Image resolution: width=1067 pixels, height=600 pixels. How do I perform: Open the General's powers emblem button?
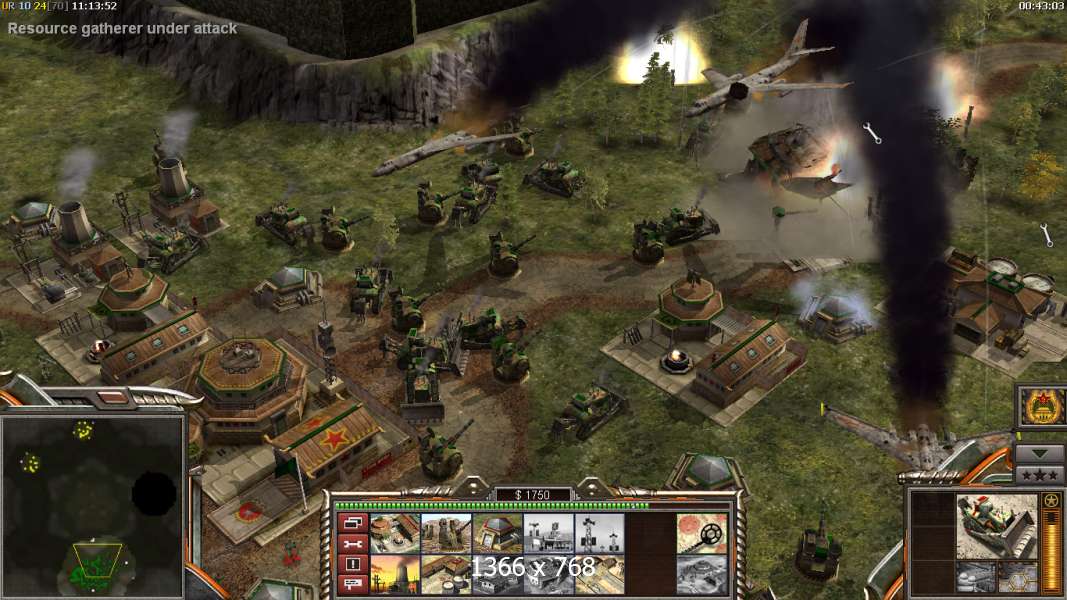(x=1039, y=407)
